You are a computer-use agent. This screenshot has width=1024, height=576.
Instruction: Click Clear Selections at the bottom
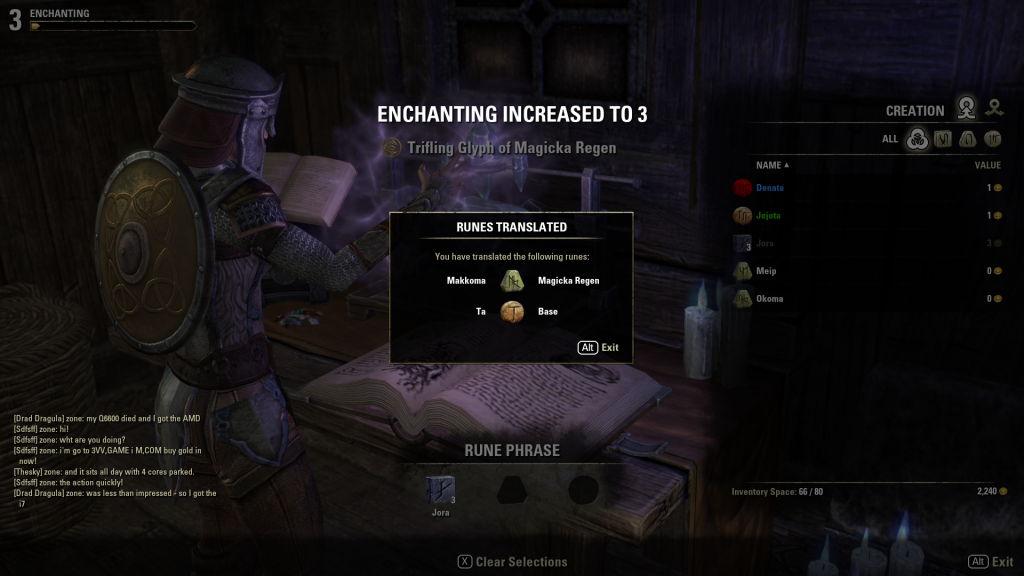point(512,562)
